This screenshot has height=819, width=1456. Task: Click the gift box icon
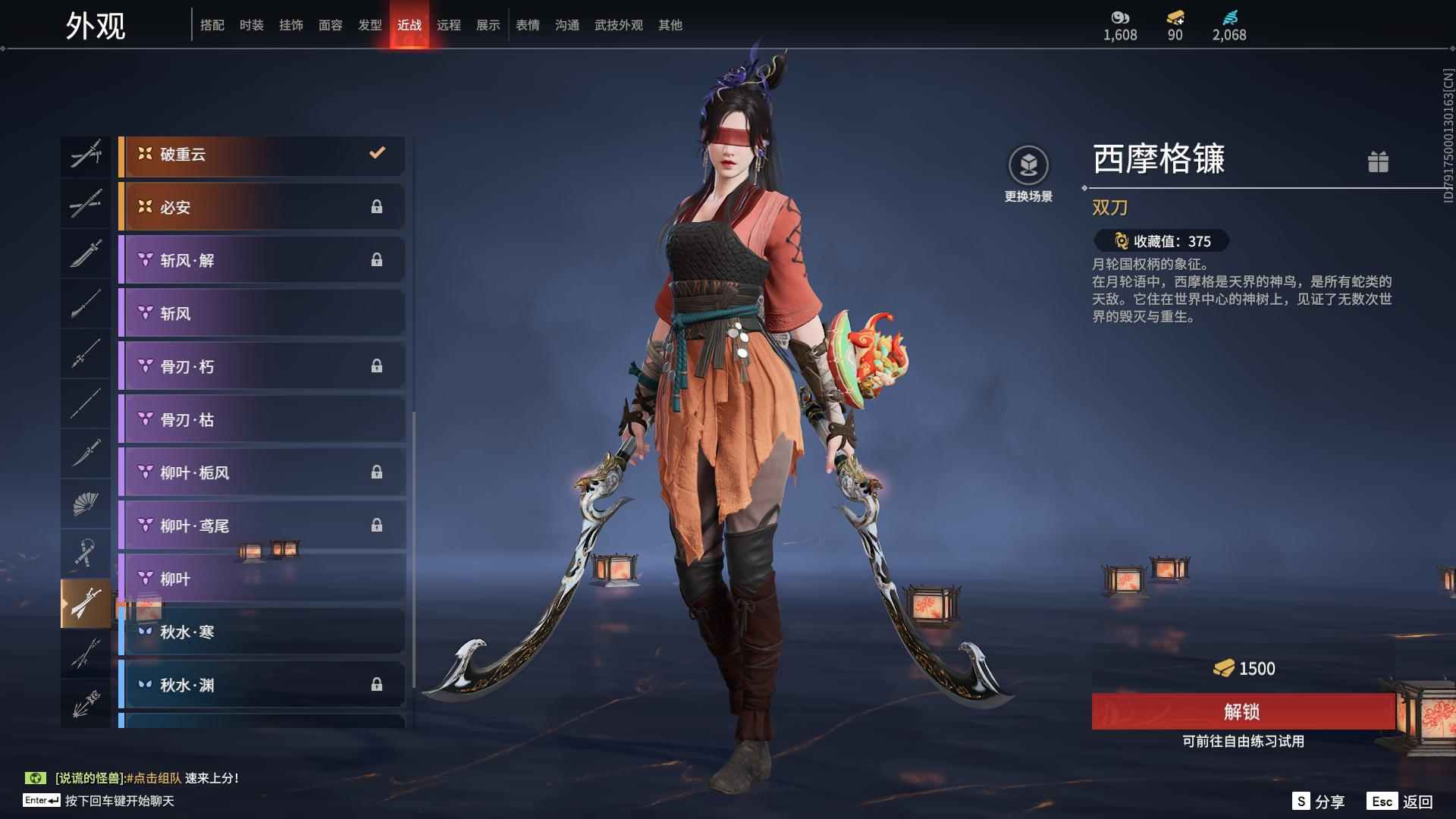click(x=1378, y=162)
